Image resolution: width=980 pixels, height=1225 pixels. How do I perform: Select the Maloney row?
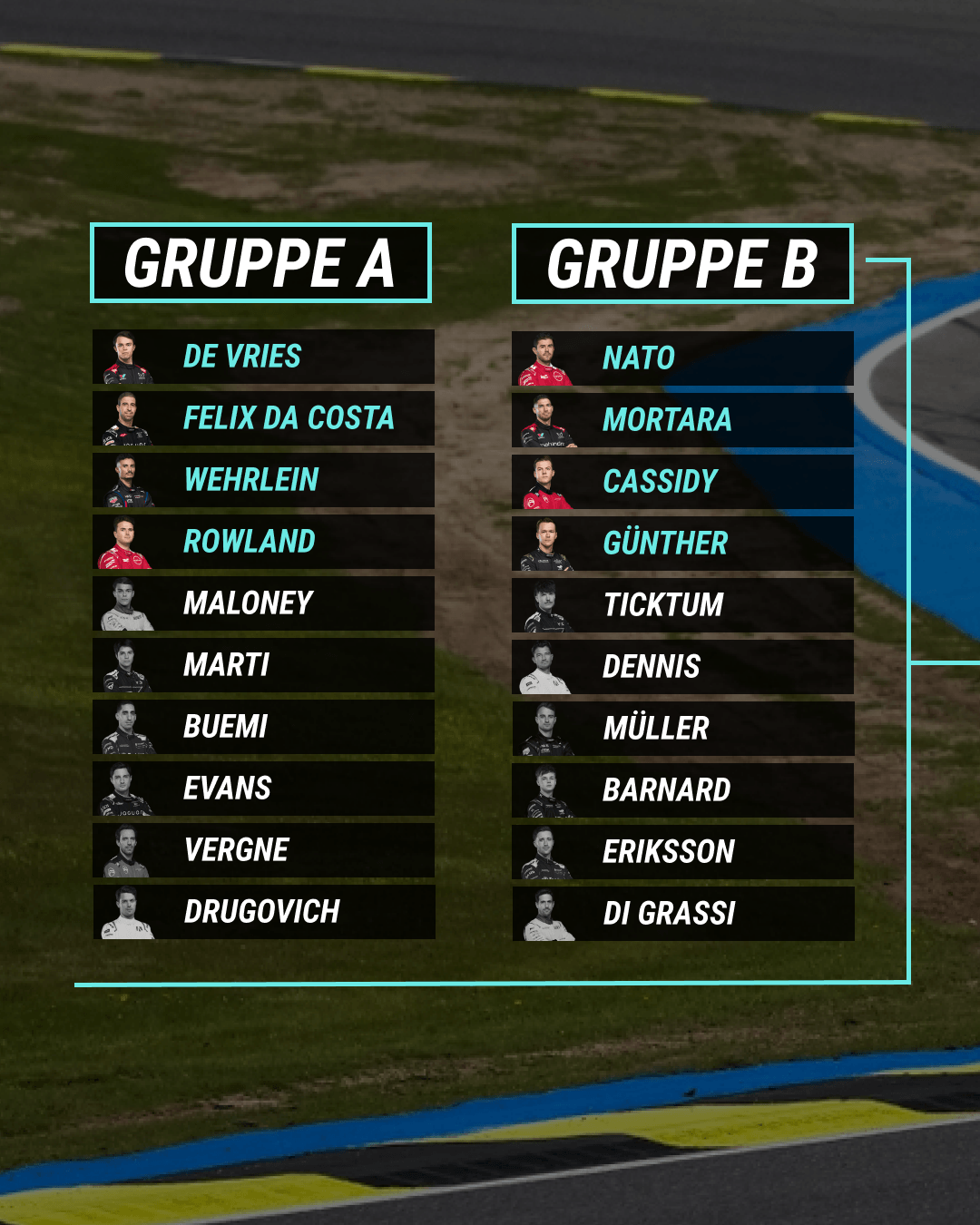point(263,603)
